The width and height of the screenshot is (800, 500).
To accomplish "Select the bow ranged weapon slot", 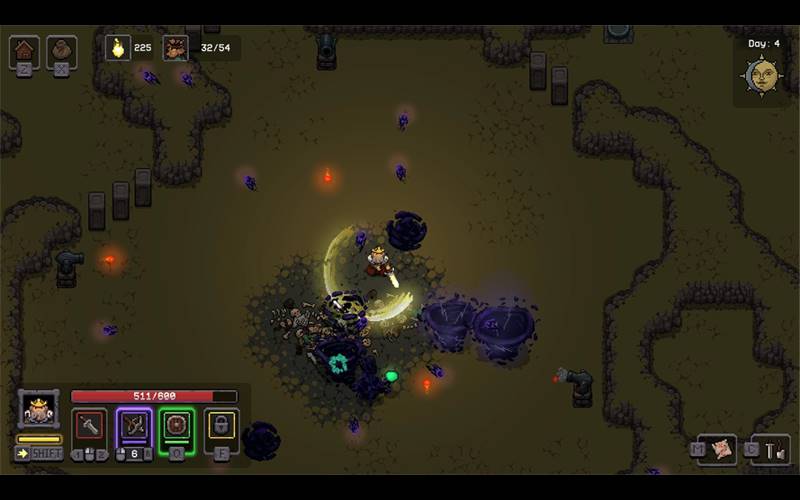I will [134, 427].
